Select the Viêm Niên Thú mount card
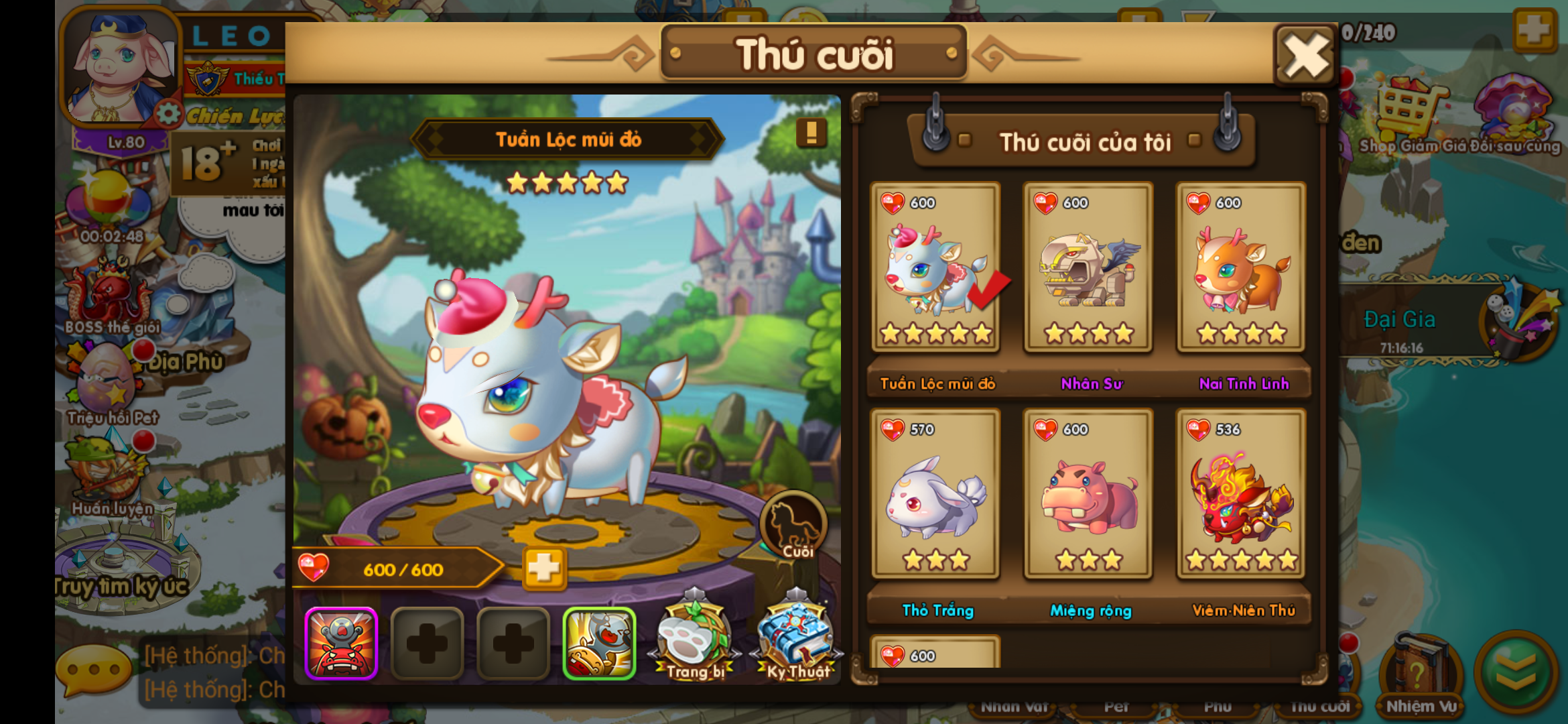1568x724 pixels. (1241, 495)
